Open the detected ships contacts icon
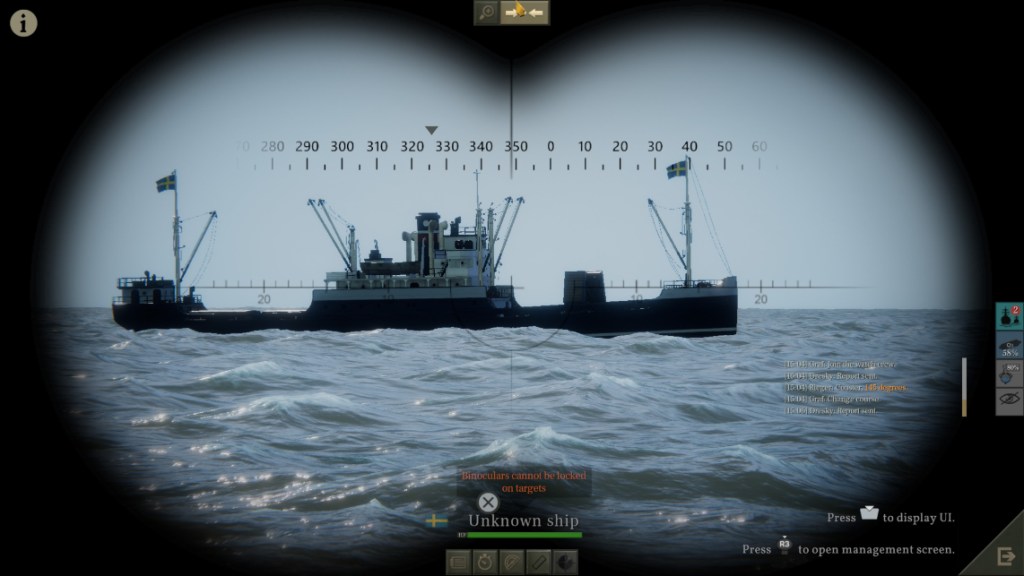The width and height of the screenshot is (1024, 576). pyautogui.click(x=1010, y=317)
